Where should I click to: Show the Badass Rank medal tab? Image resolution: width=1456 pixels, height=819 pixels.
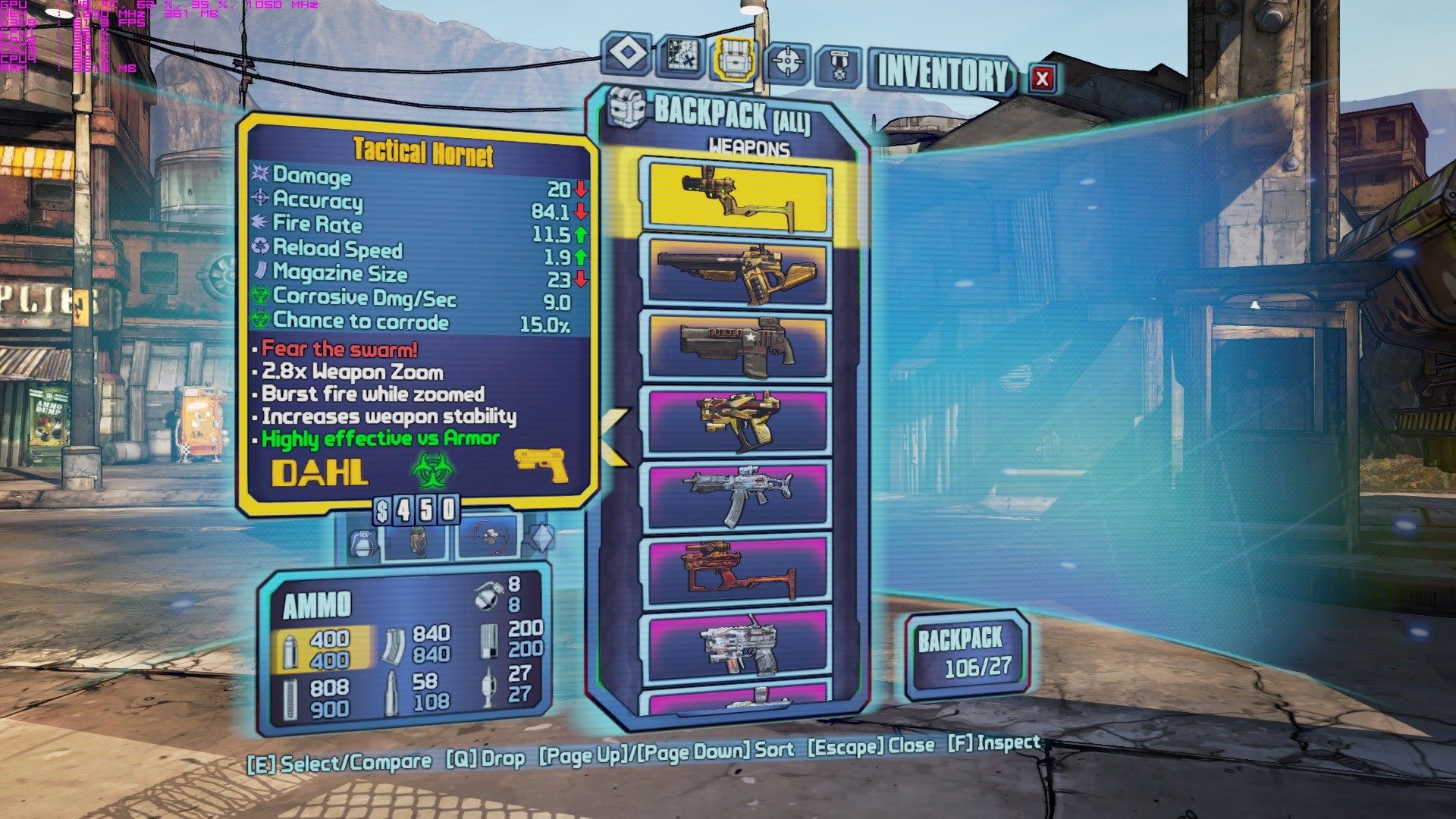point(839,65)
